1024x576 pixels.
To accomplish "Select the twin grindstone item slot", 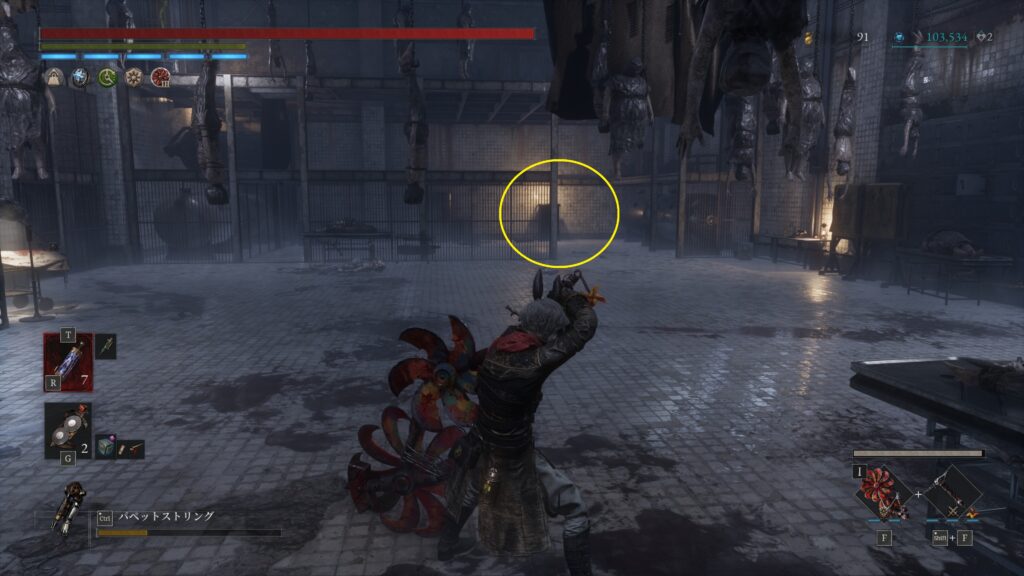I will pos(68,430).
